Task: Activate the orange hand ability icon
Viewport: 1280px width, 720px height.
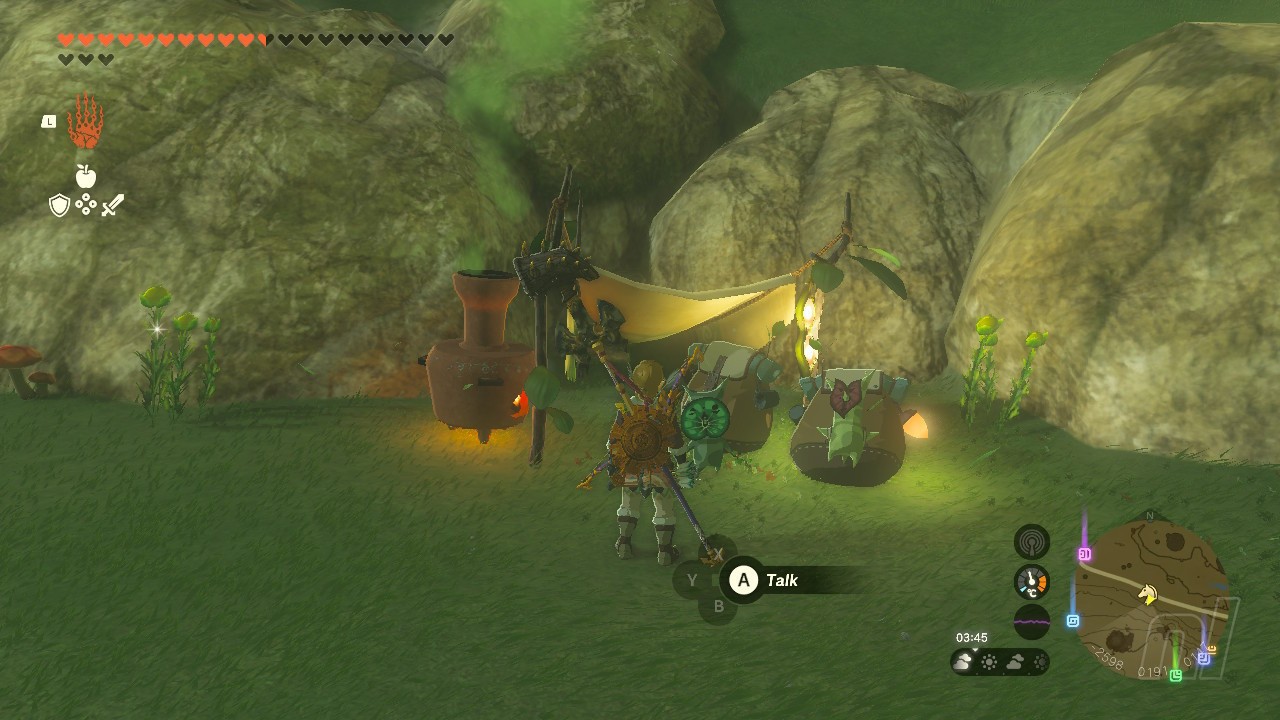Action: (85, 122)
